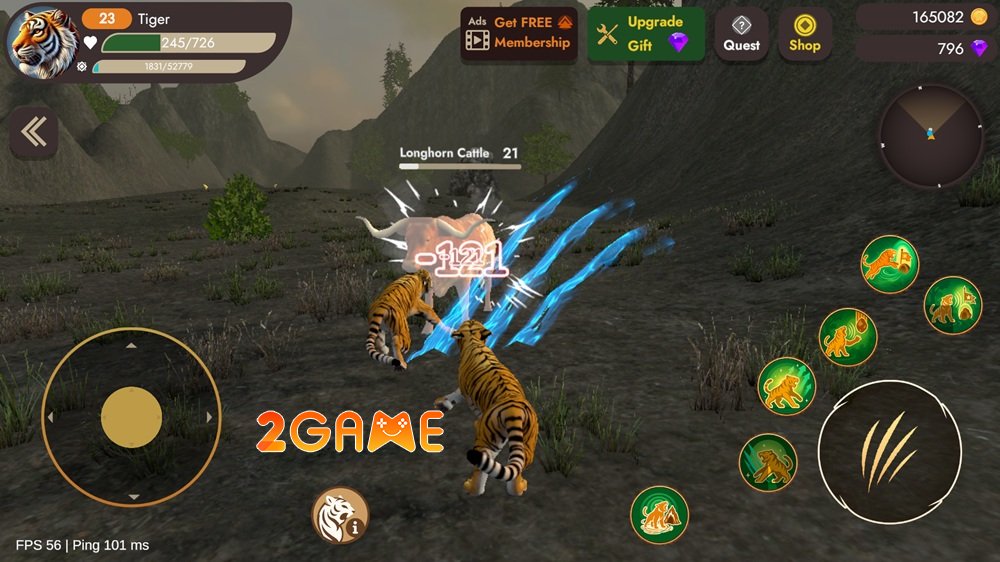Viewport: 1000px width, 562px height.
Task: Click the movement joystick knob
Action: (131, 417)
